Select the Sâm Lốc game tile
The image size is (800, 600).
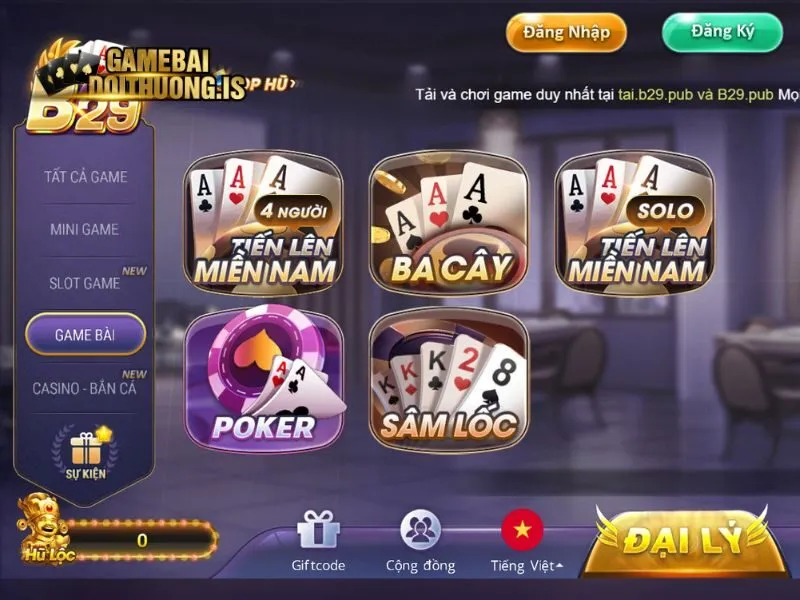tap(449, 378)
